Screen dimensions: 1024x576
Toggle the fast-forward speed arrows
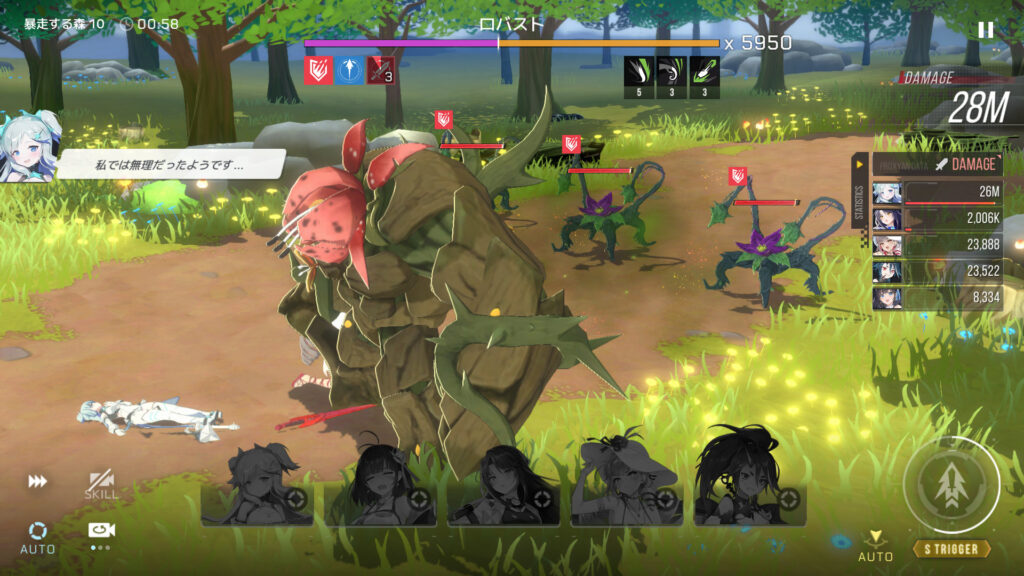38,482
